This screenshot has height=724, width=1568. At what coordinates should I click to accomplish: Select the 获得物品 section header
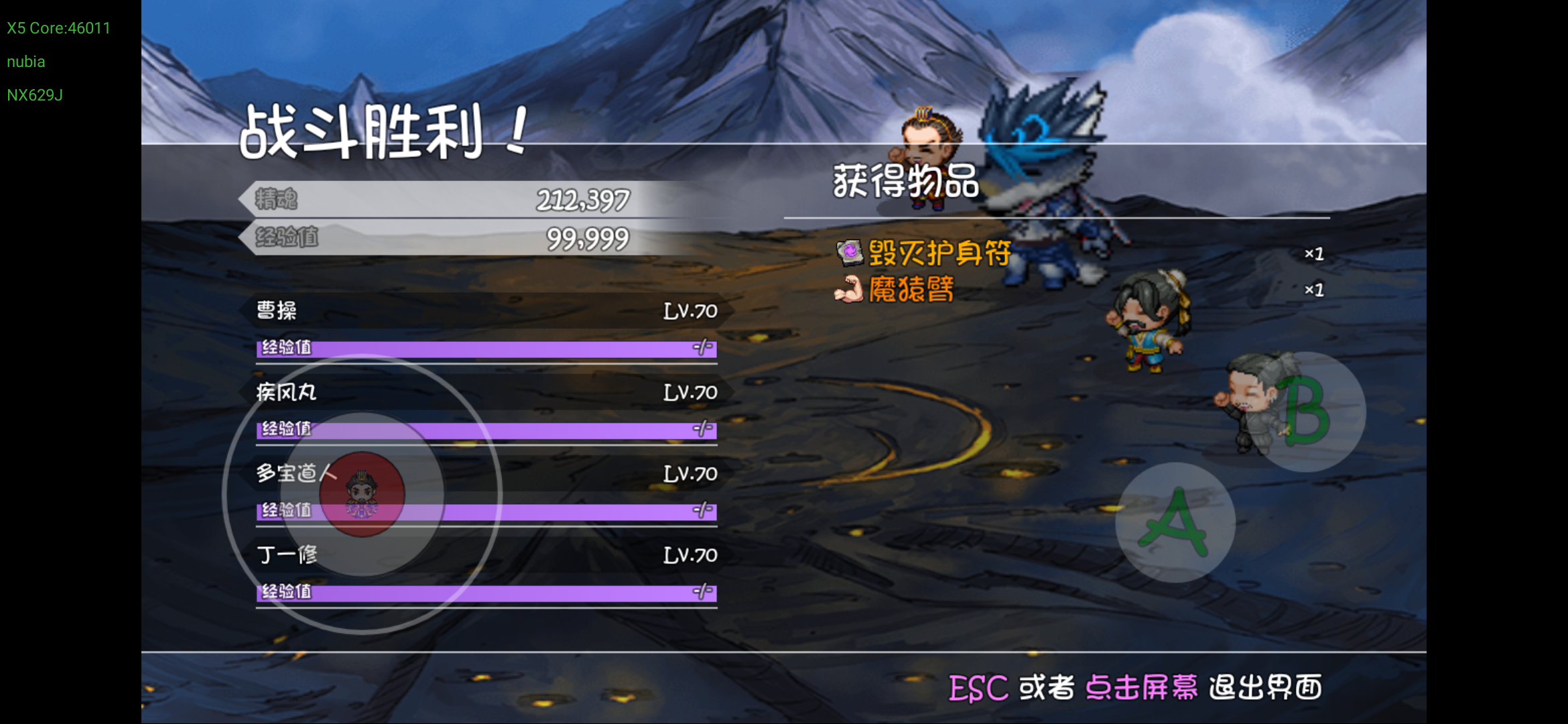pyautogui.click(x=905, y=182)
